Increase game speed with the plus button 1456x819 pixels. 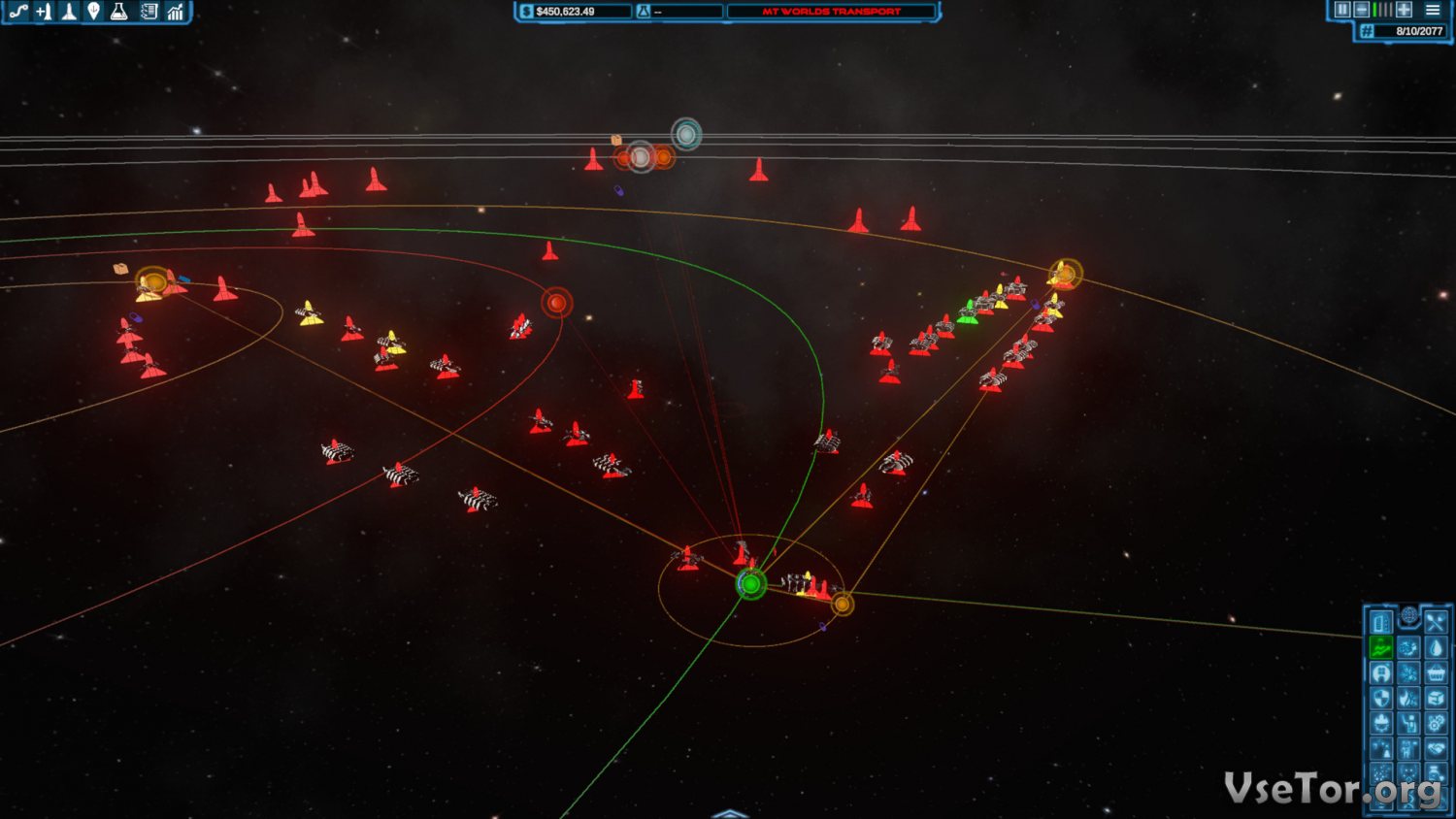pos(1404,10)
